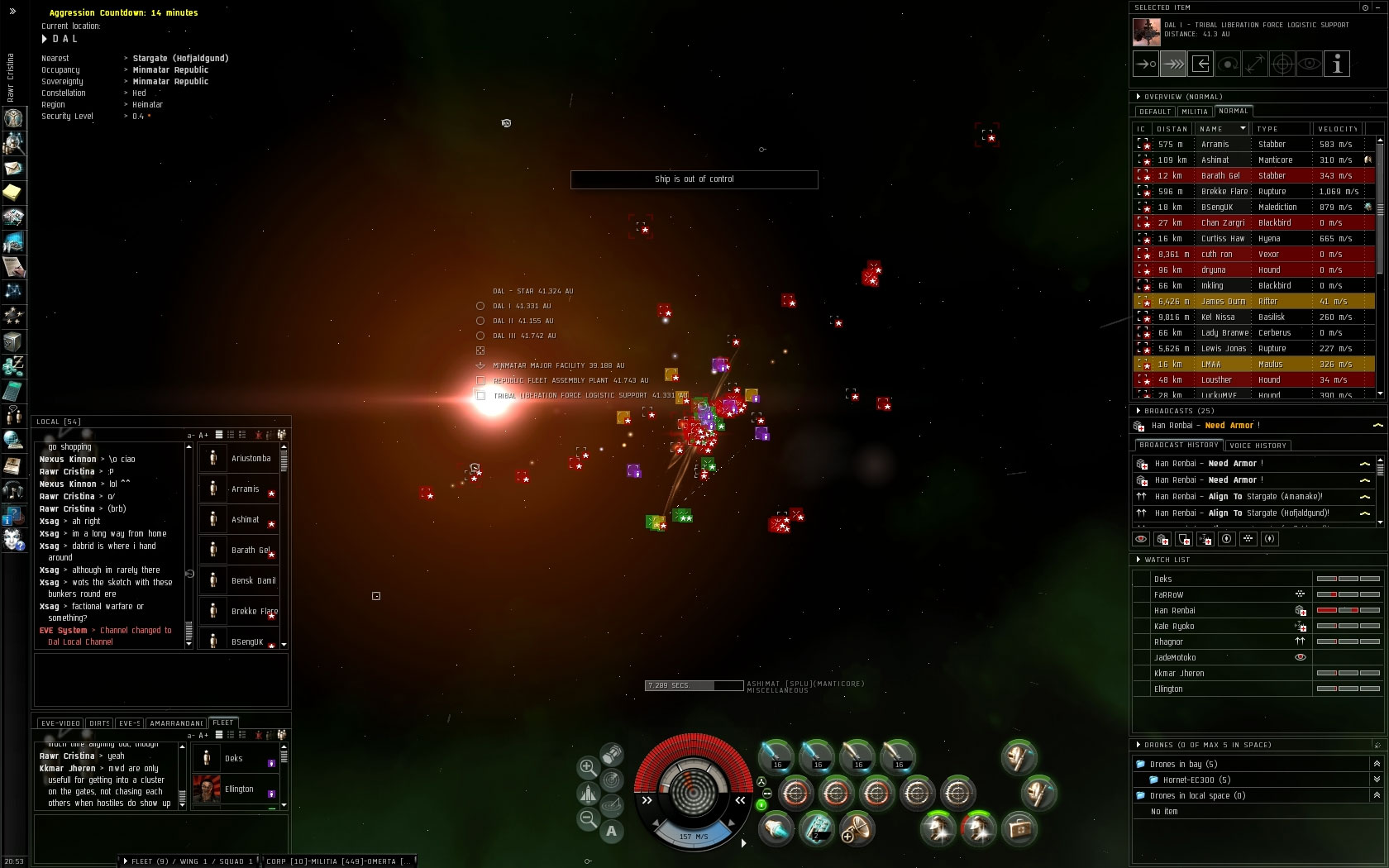The width and height of the screenshot is (1389, 868).
Task: Open the Default overview tab
Action: [1154, 112]
